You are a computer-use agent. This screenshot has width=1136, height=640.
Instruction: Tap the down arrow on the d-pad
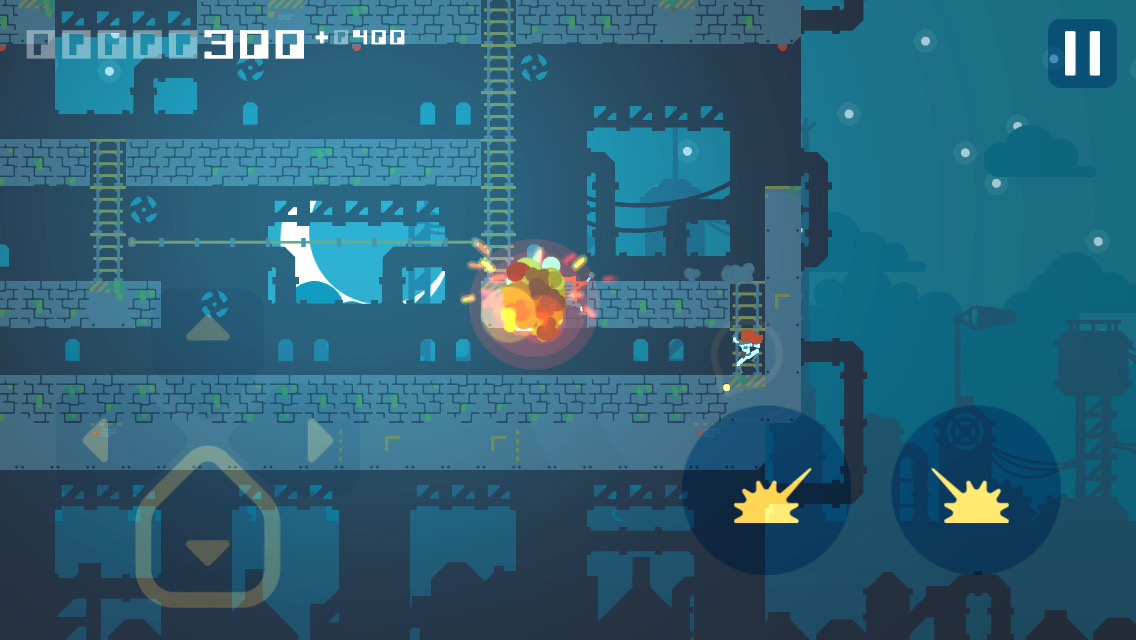(x=208, y=551)
